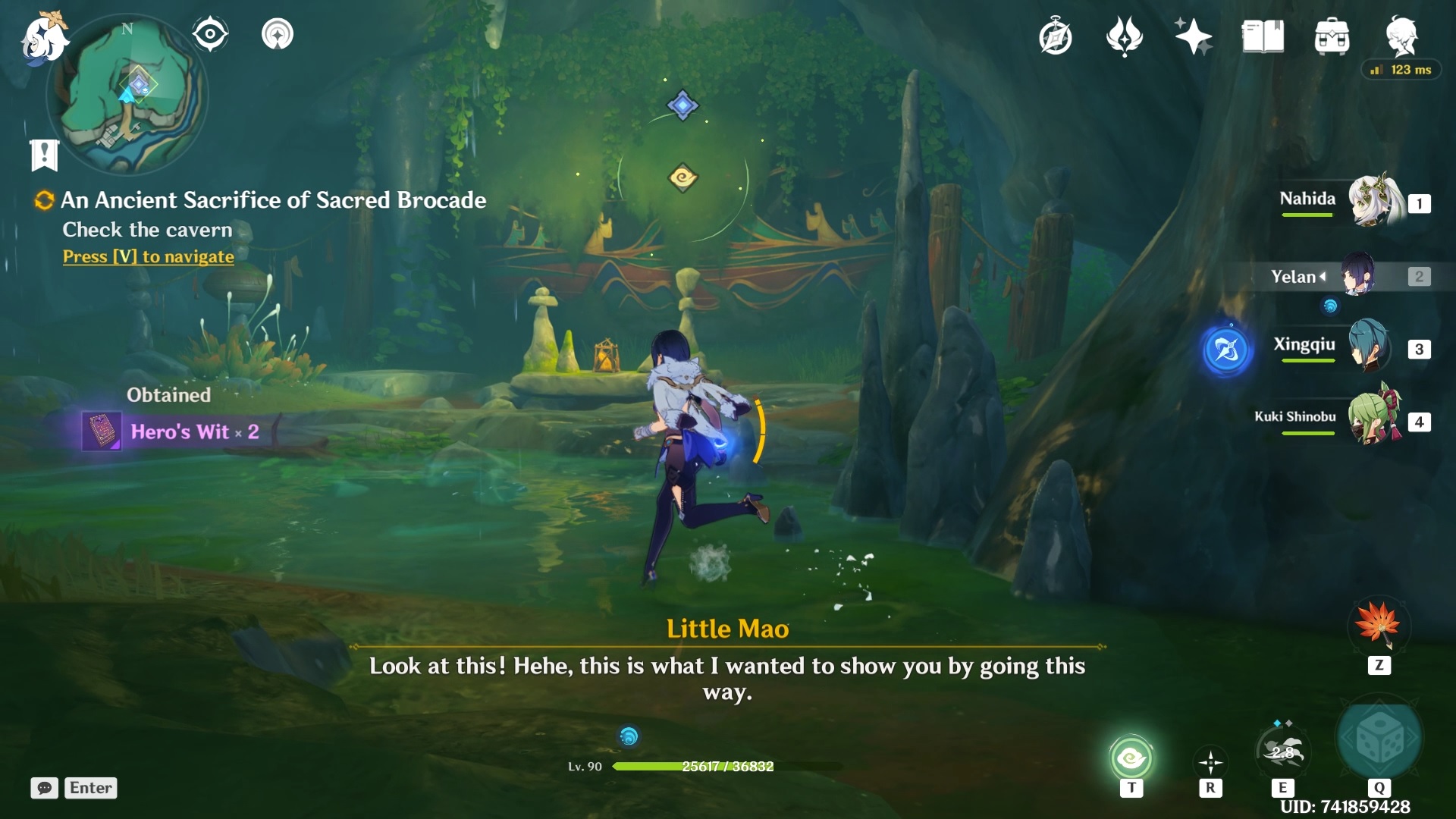Trigger the elemental skill bound to E
This screenshot has height=819, width=1456.
point(1283,758)
